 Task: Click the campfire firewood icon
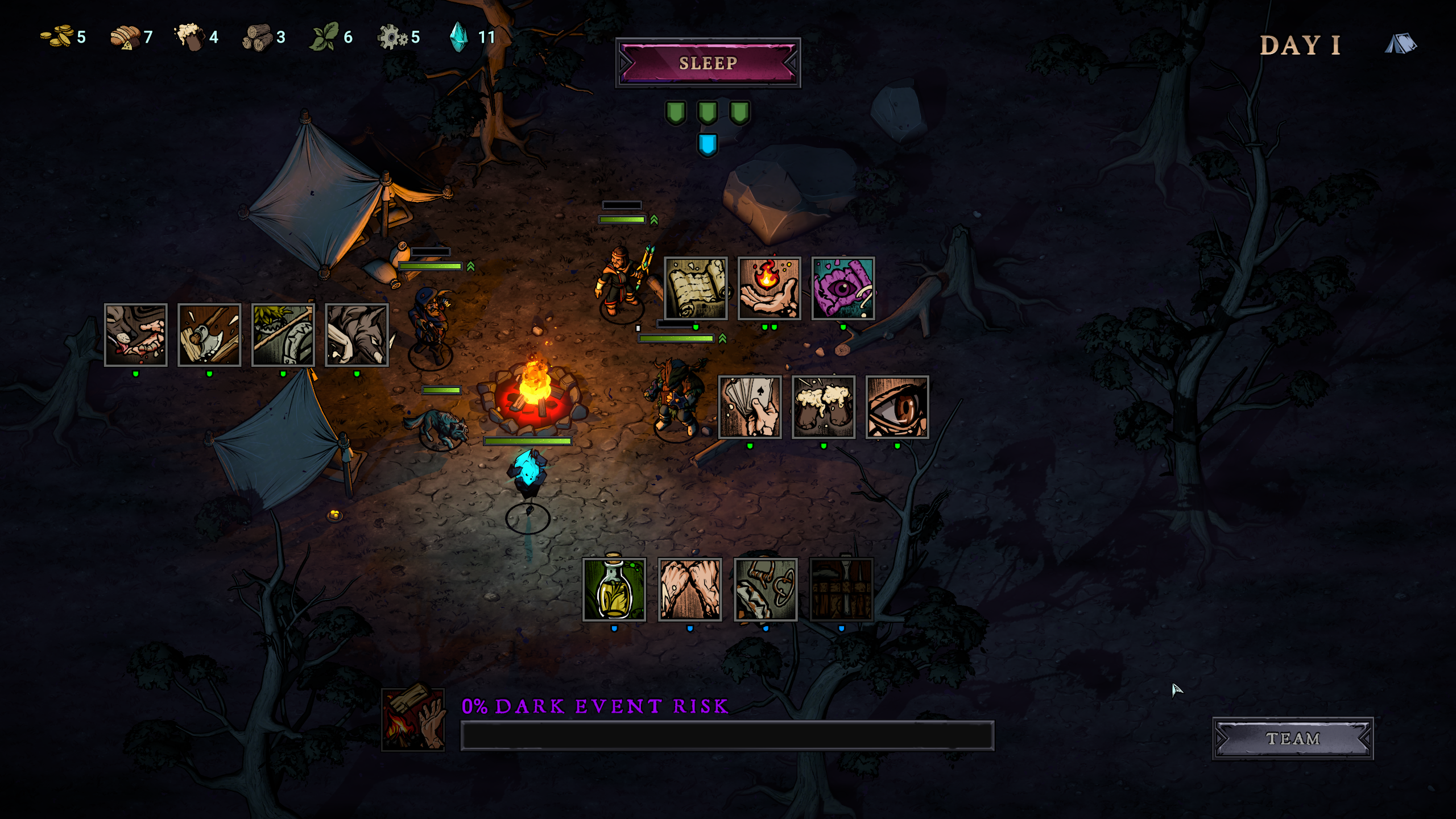coord(413,719)
